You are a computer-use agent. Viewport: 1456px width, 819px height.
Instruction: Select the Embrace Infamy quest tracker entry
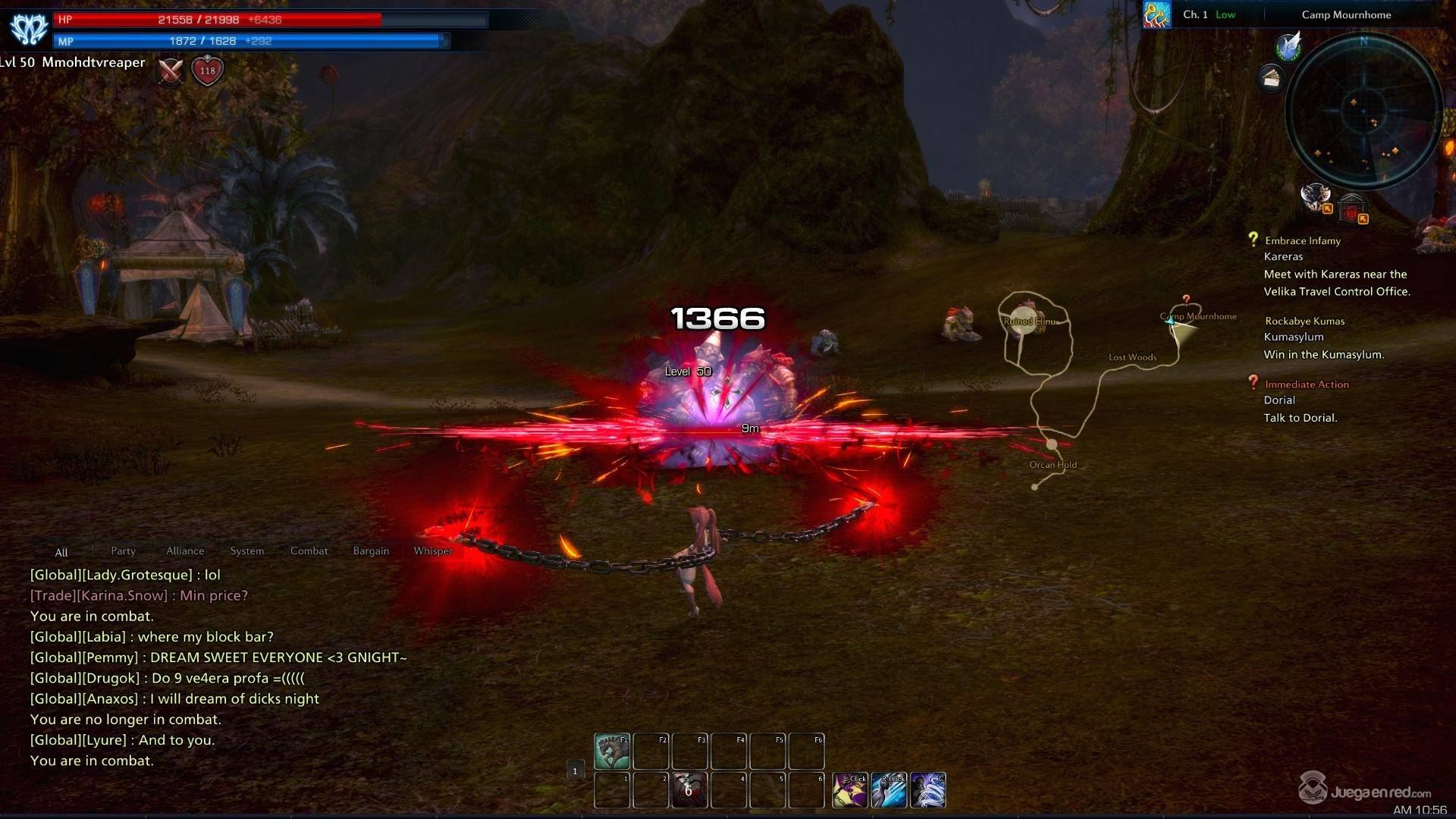pyautogui.click(x=1302, y=241)
